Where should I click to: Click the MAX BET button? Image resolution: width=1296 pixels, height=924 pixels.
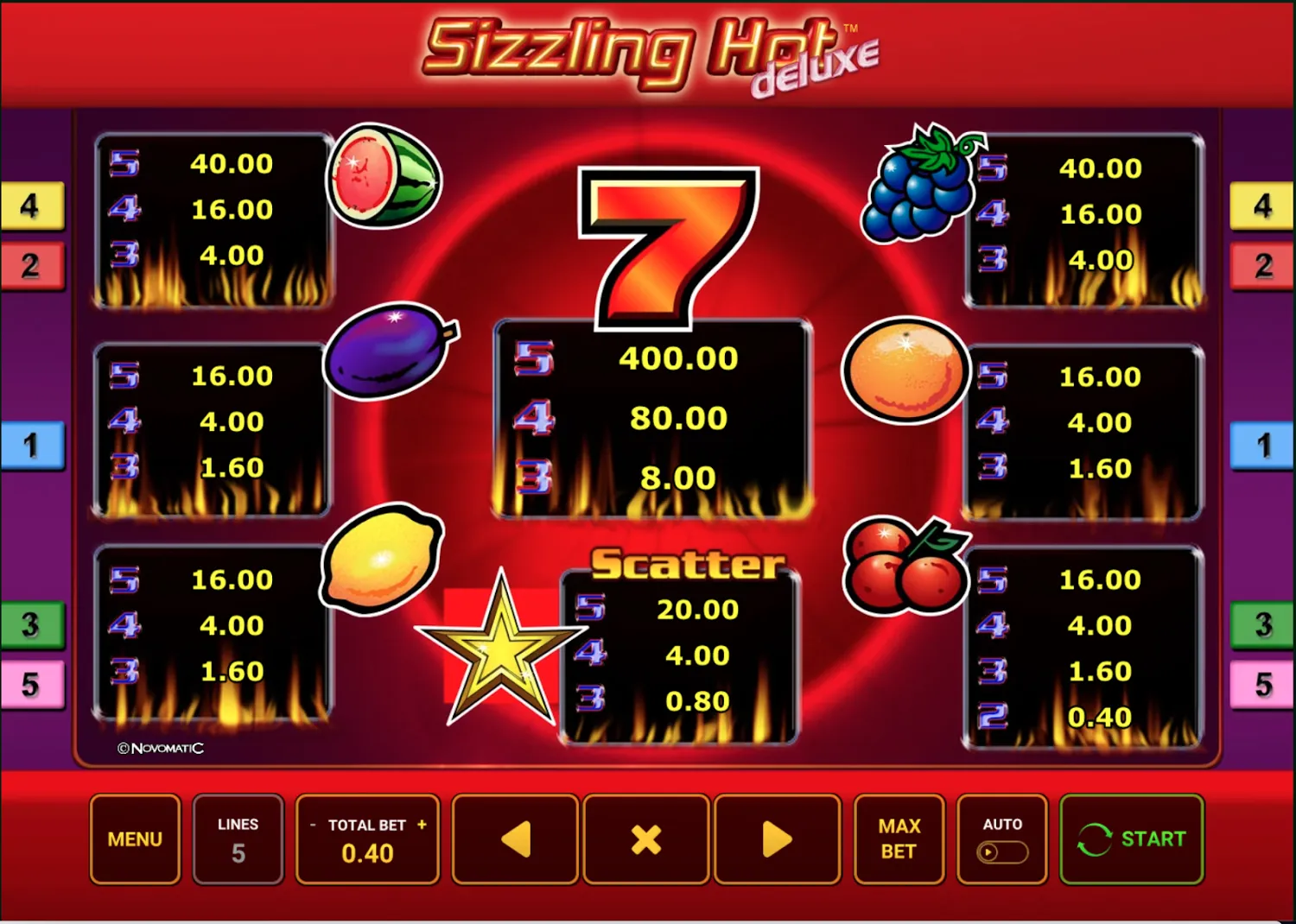click(899, 839)
